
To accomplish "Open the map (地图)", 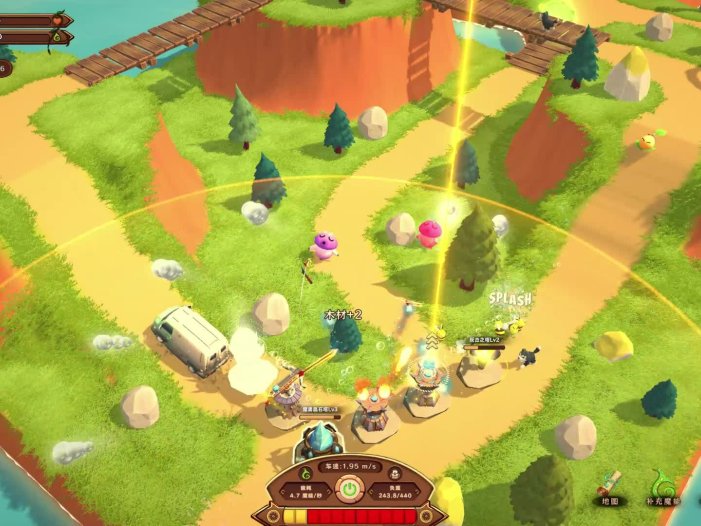I will (x=610, y=483).
